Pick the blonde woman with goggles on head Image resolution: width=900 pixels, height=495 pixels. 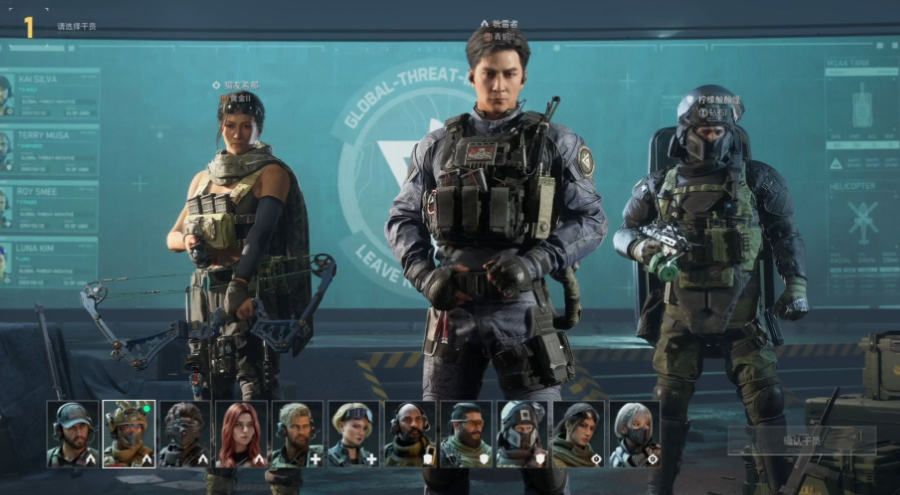coord(353,434)
